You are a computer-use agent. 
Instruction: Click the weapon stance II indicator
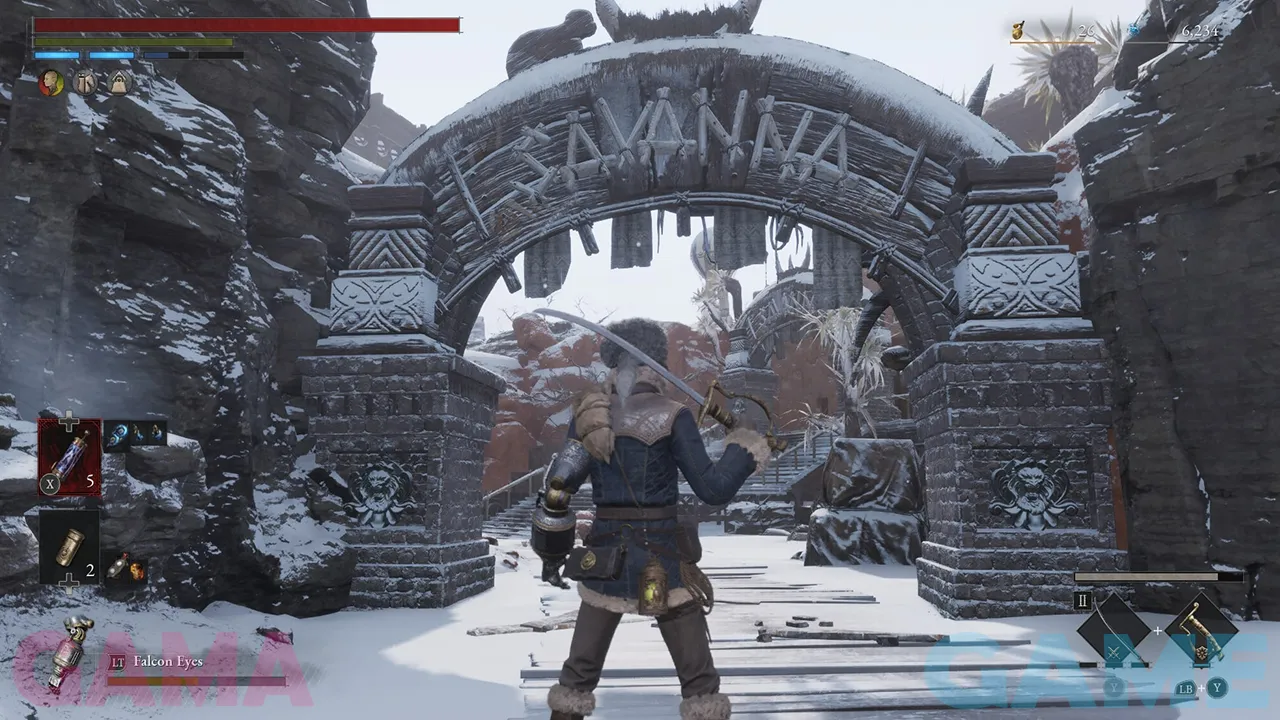coord(1082,601)
